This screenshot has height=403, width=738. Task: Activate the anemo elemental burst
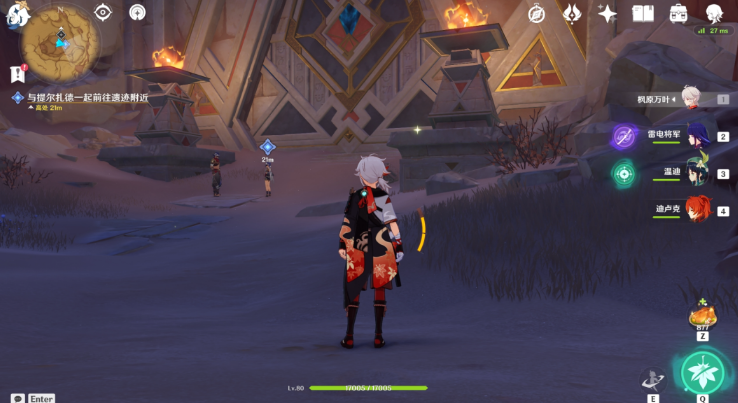tap(702, 371)
